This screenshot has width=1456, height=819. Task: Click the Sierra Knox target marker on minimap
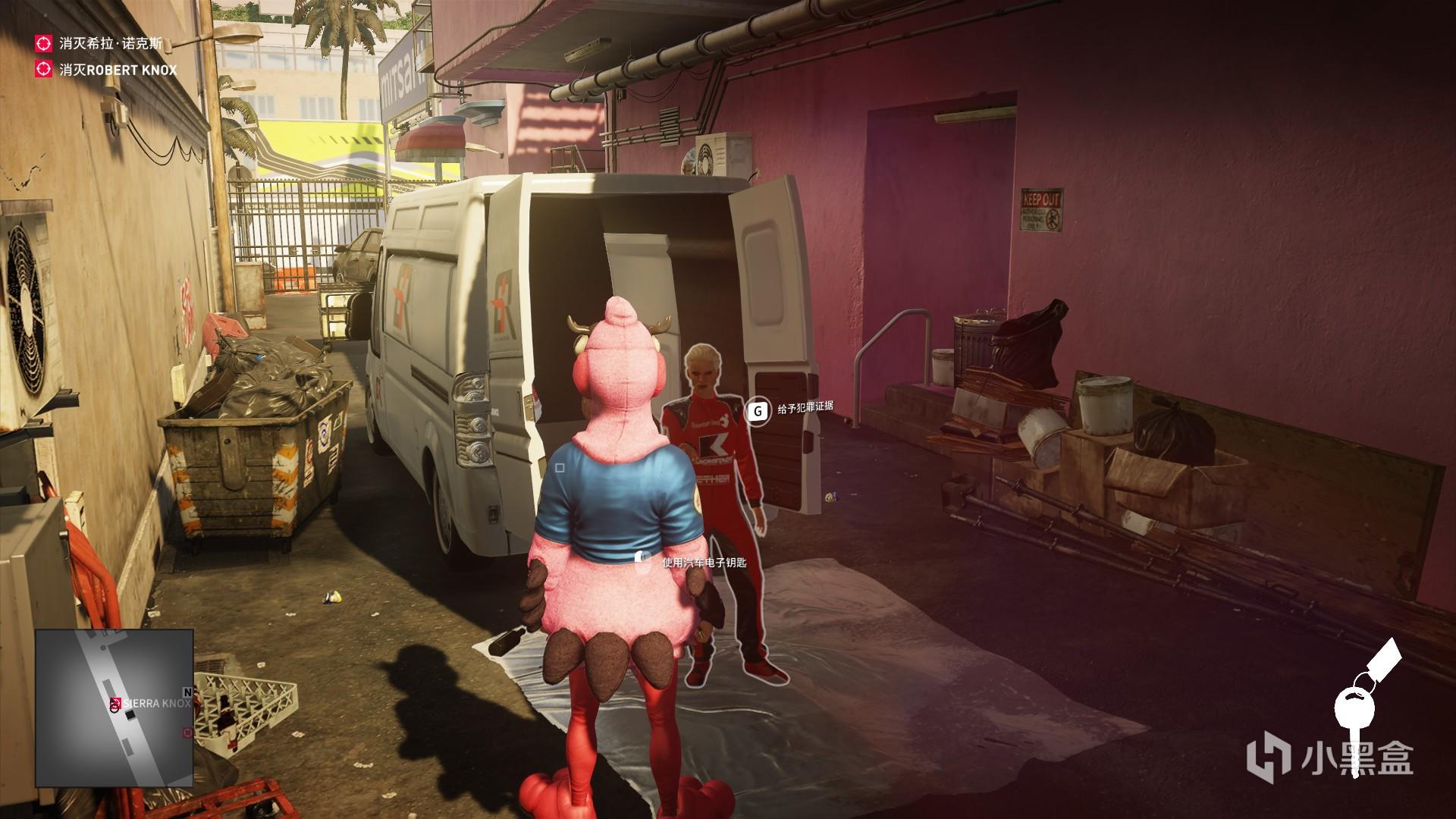[115, 704]
